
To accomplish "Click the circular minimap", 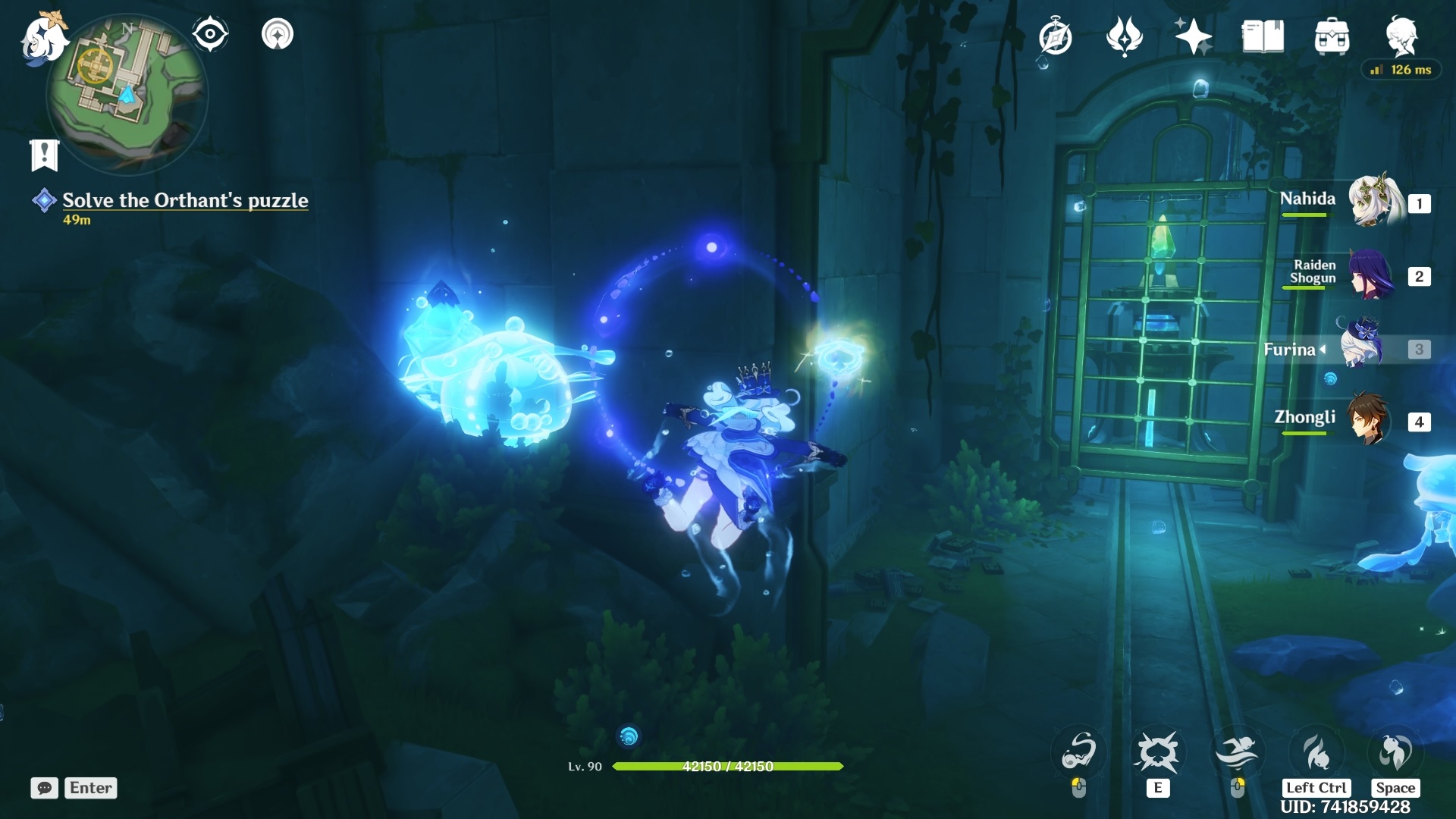I will pyautogui.click(x=127, y=93).
